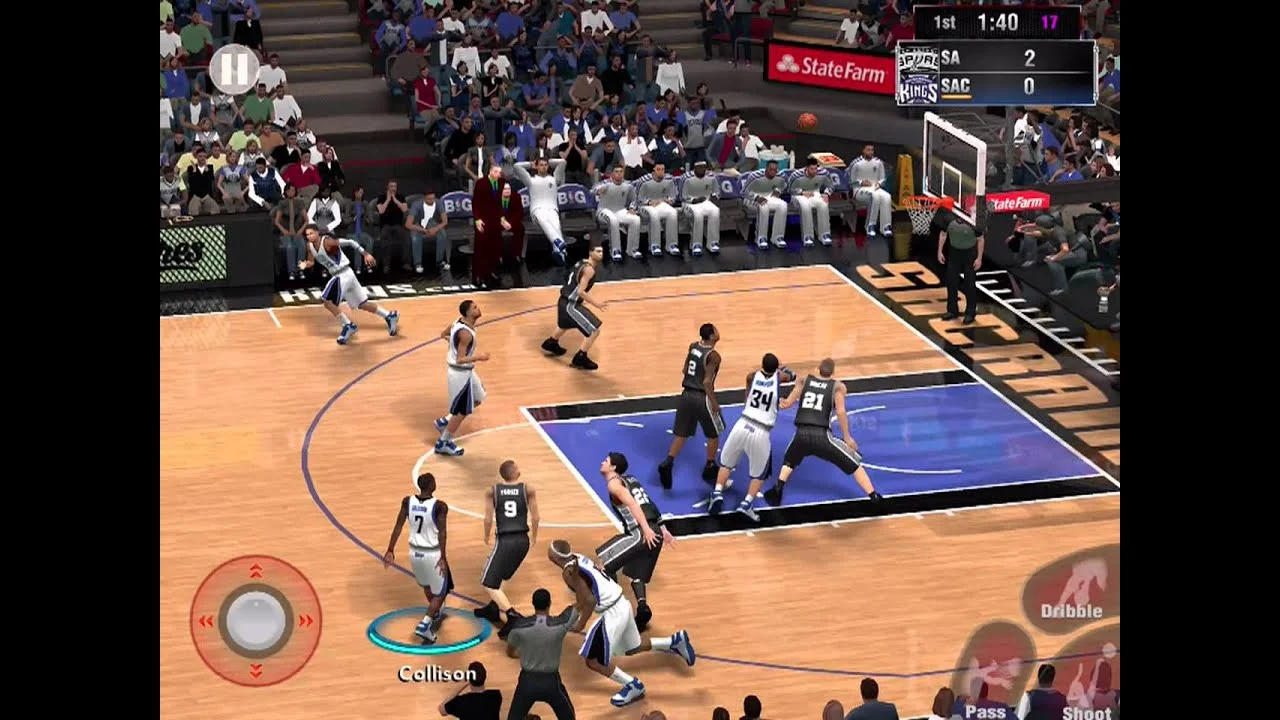
Task: Pause the game with the pause button
Action: tap(234, 70)
